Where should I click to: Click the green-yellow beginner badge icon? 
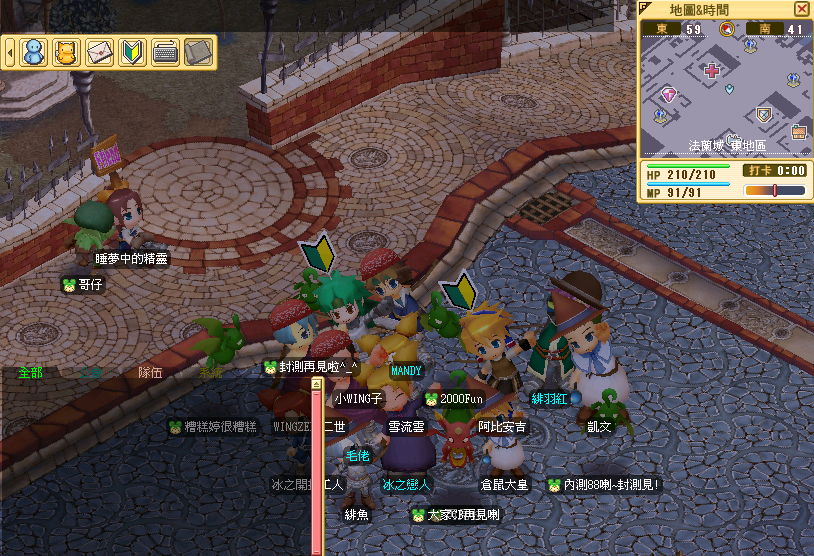pyautogui.click(x=132, y=52)
